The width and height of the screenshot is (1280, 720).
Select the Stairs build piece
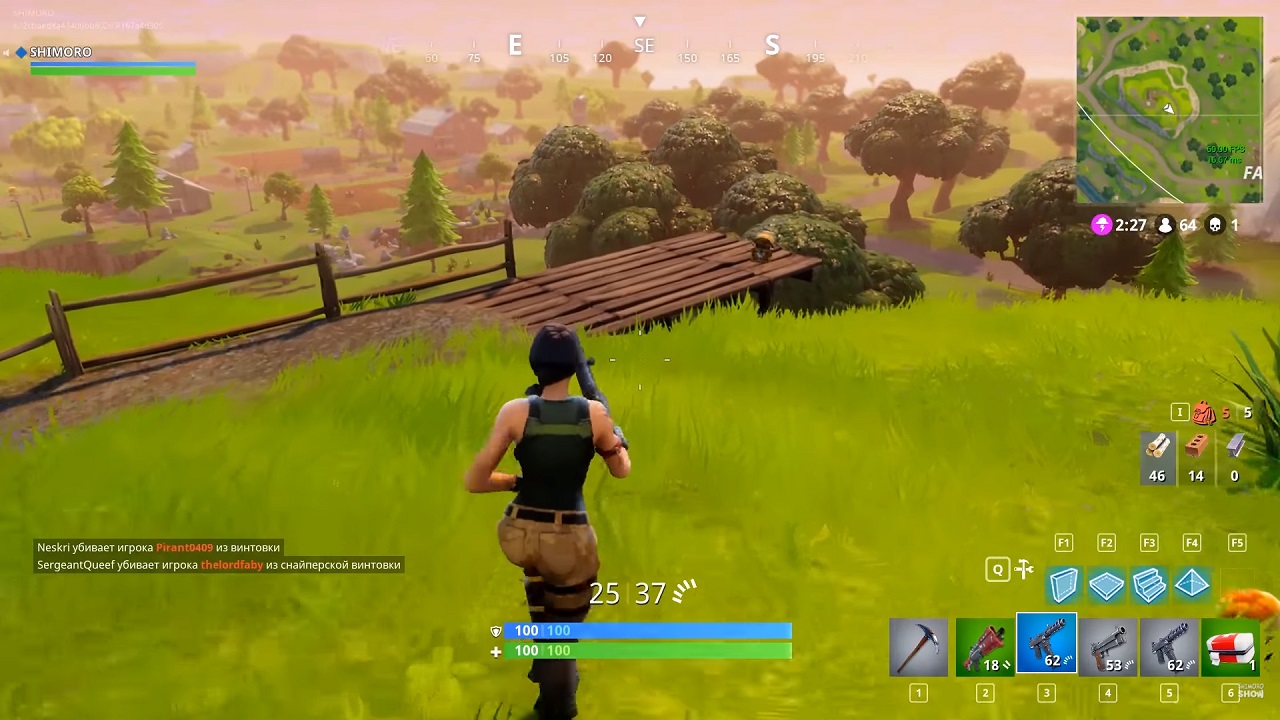click(x=1149, y=585)
